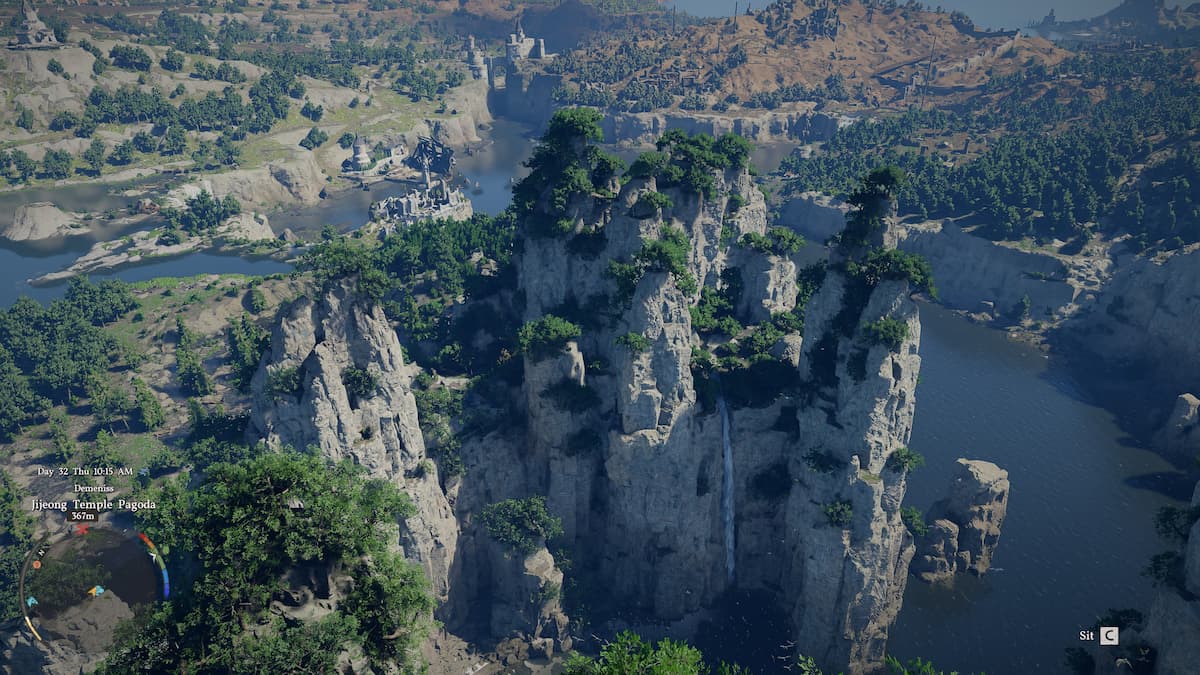Select the red X marker on minimap
The width and height of the screenshot is (1200, 675).
(82, 529)
